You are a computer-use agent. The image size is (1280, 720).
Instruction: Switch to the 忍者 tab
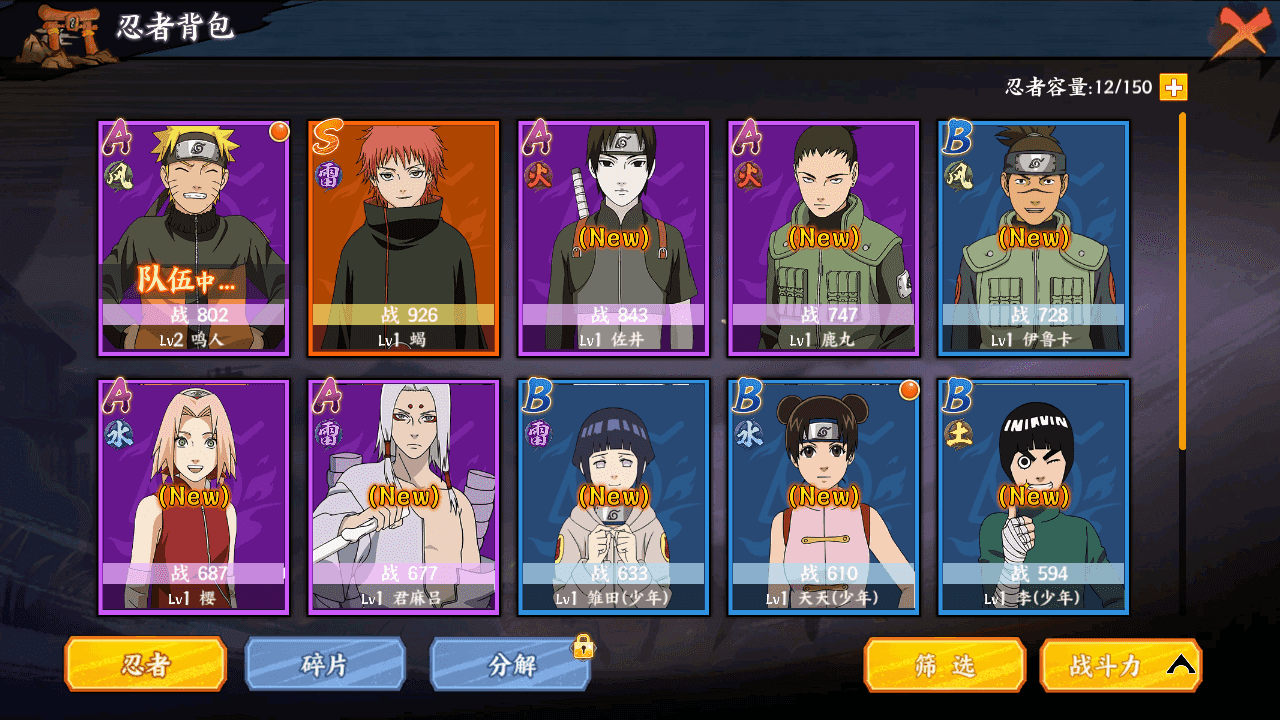(x=145, y=665)
